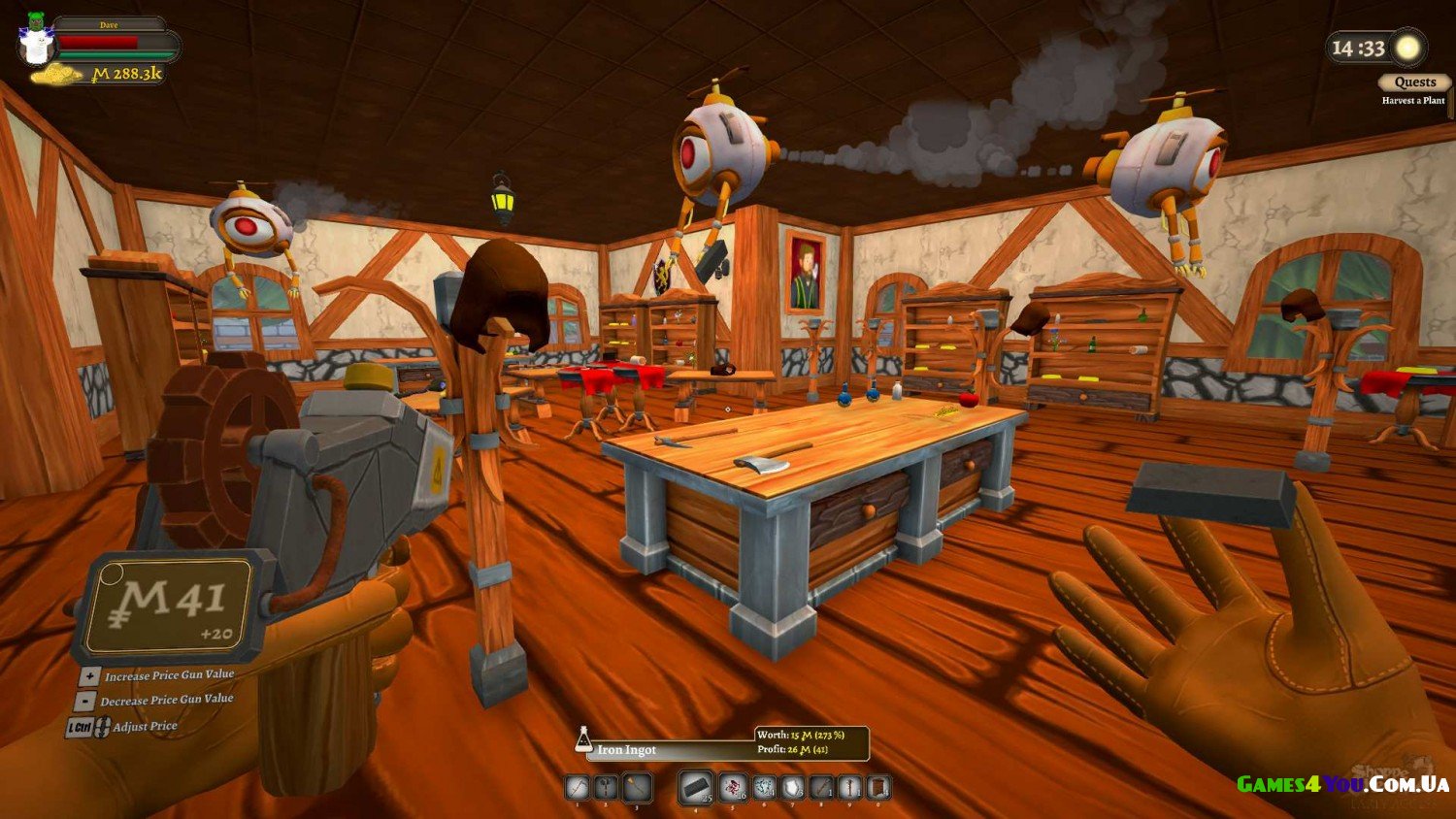
Task: Pick the white shield hotbar slot
Action: pyautogui.click(x=794, y=787)
